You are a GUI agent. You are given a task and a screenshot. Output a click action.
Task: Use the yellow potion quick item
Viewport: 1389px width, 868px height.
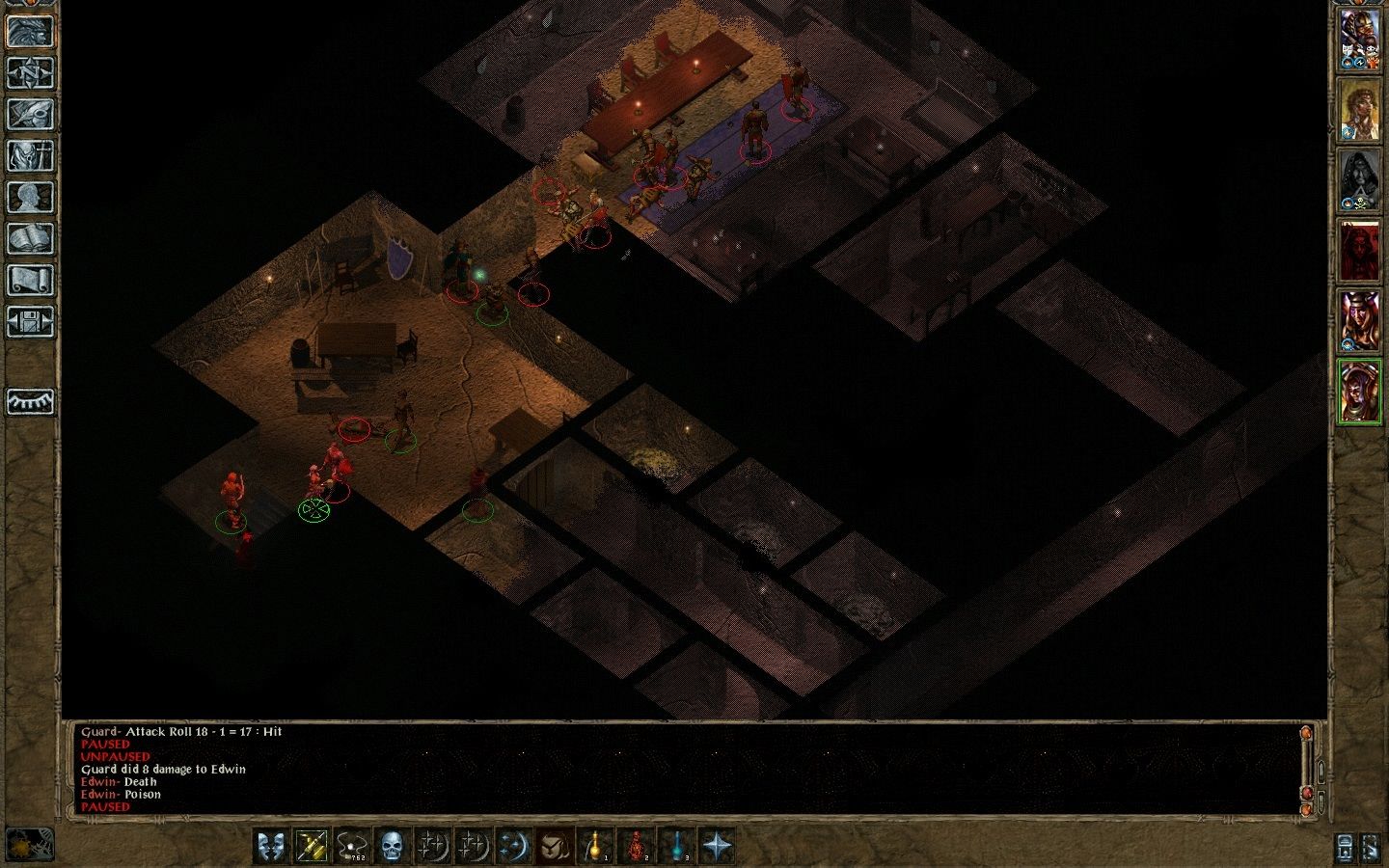[x=595, y=846]
